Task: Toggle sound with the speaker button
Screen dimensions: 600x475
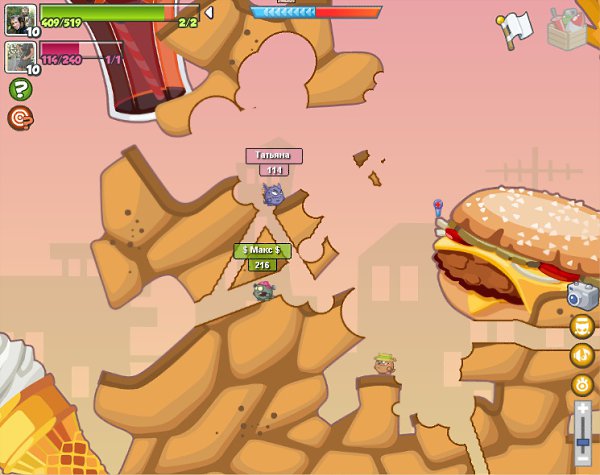Action: 582,355
